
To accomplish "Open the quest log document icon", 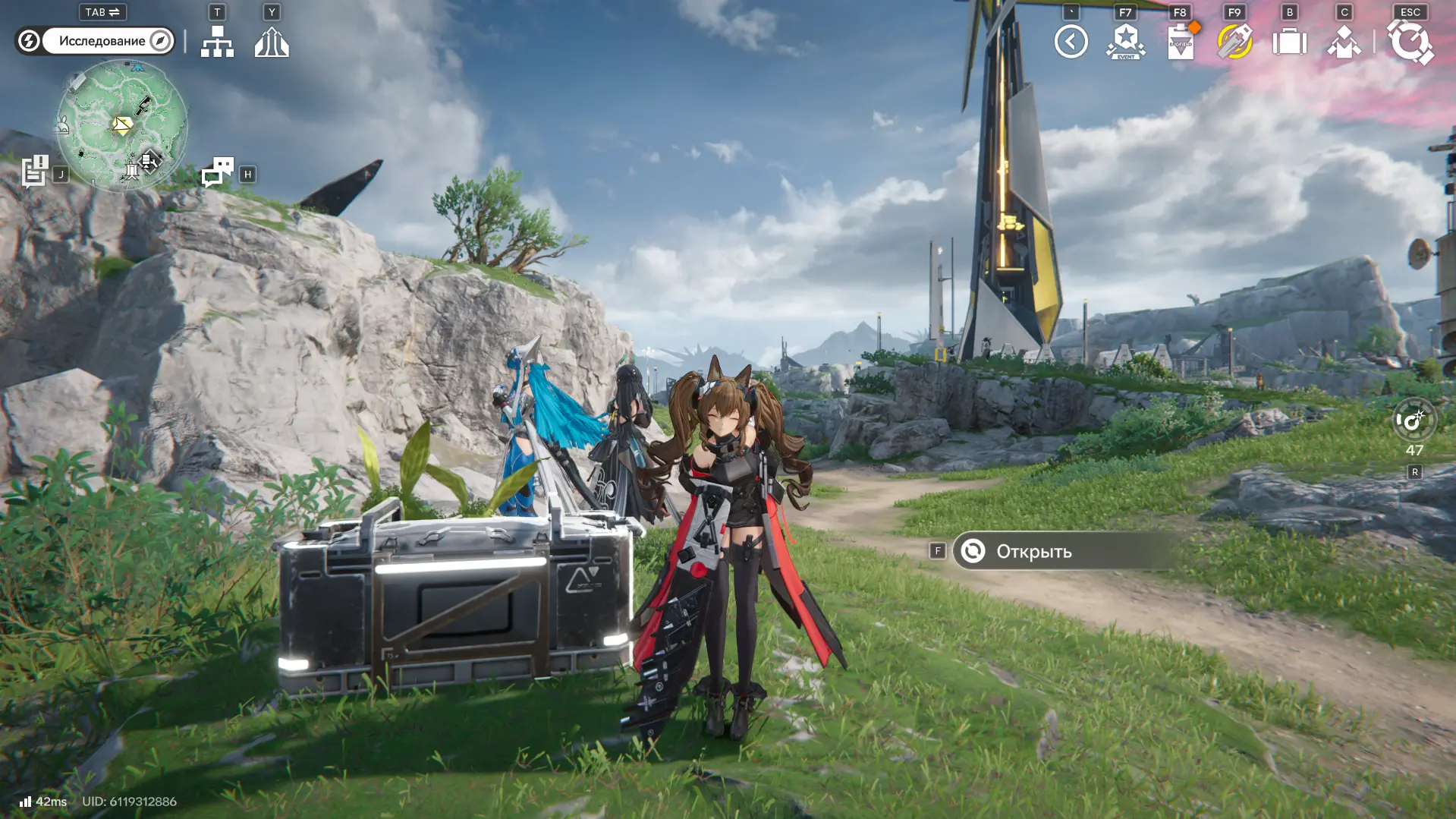I will [35, 171].
